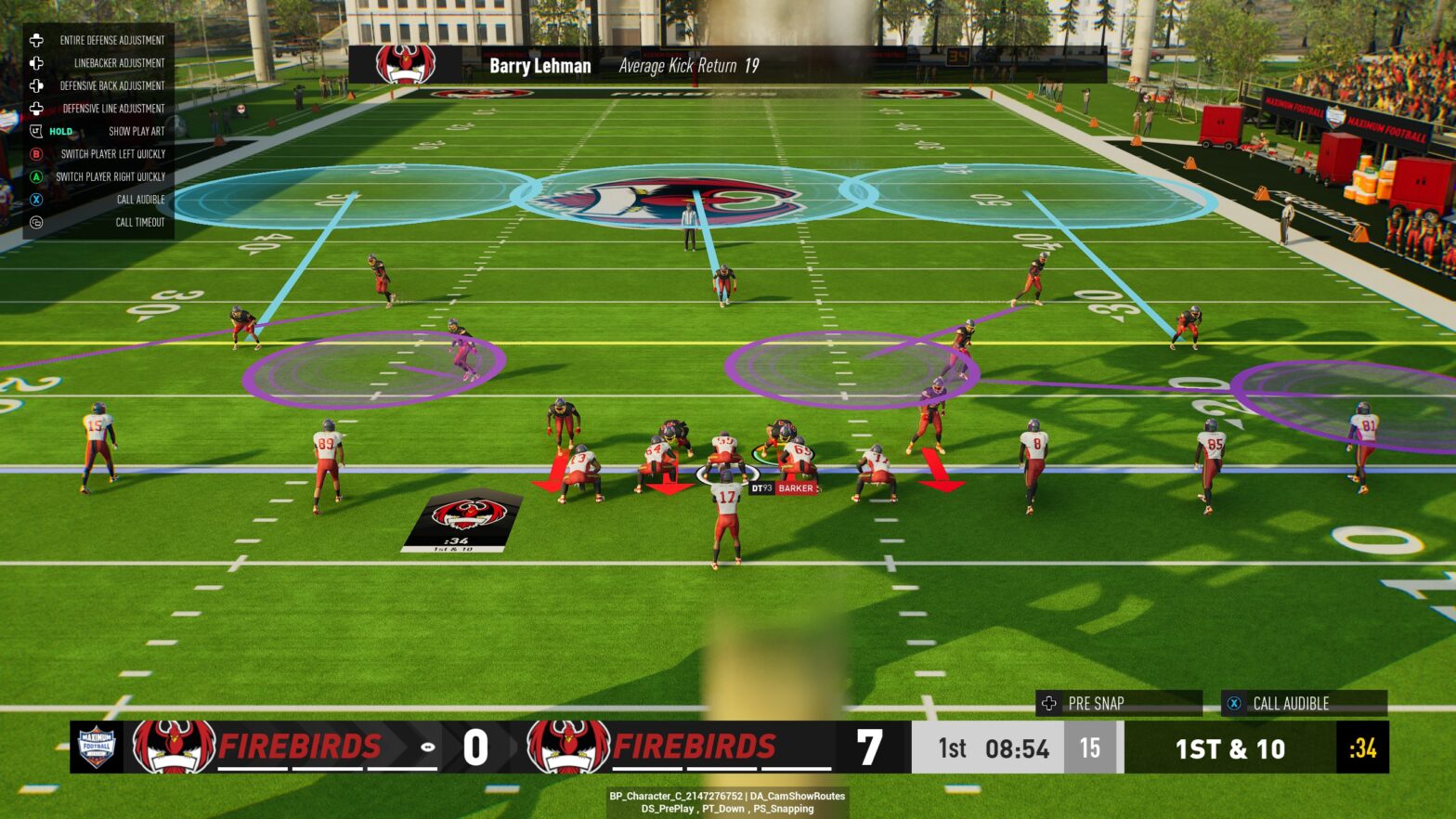The image size is (1456, 819).
Task: Click the X Call Audible icon
Action: point(37,199)
